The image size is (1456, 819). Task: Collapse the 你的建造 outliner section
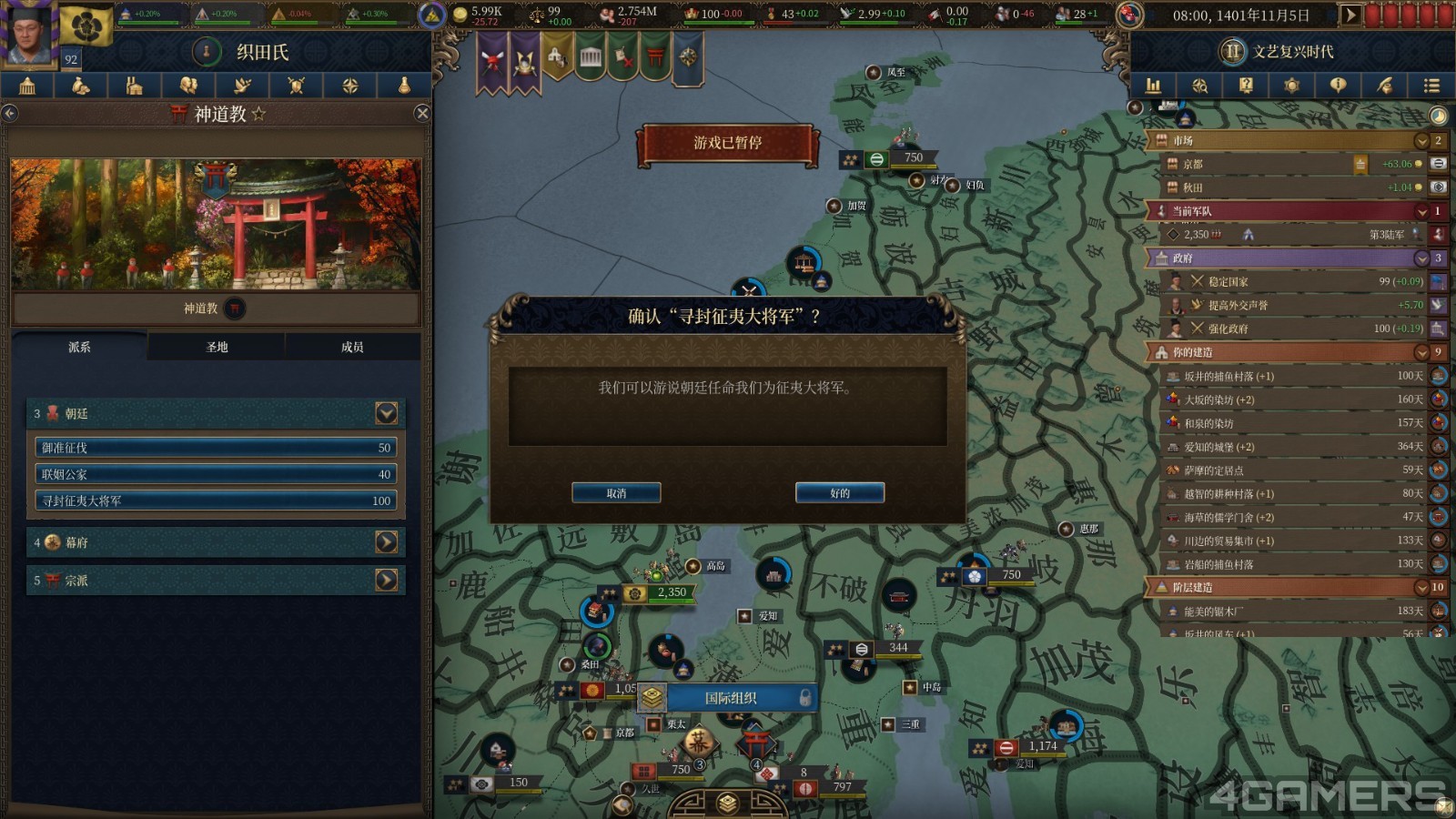(1421, 352)
